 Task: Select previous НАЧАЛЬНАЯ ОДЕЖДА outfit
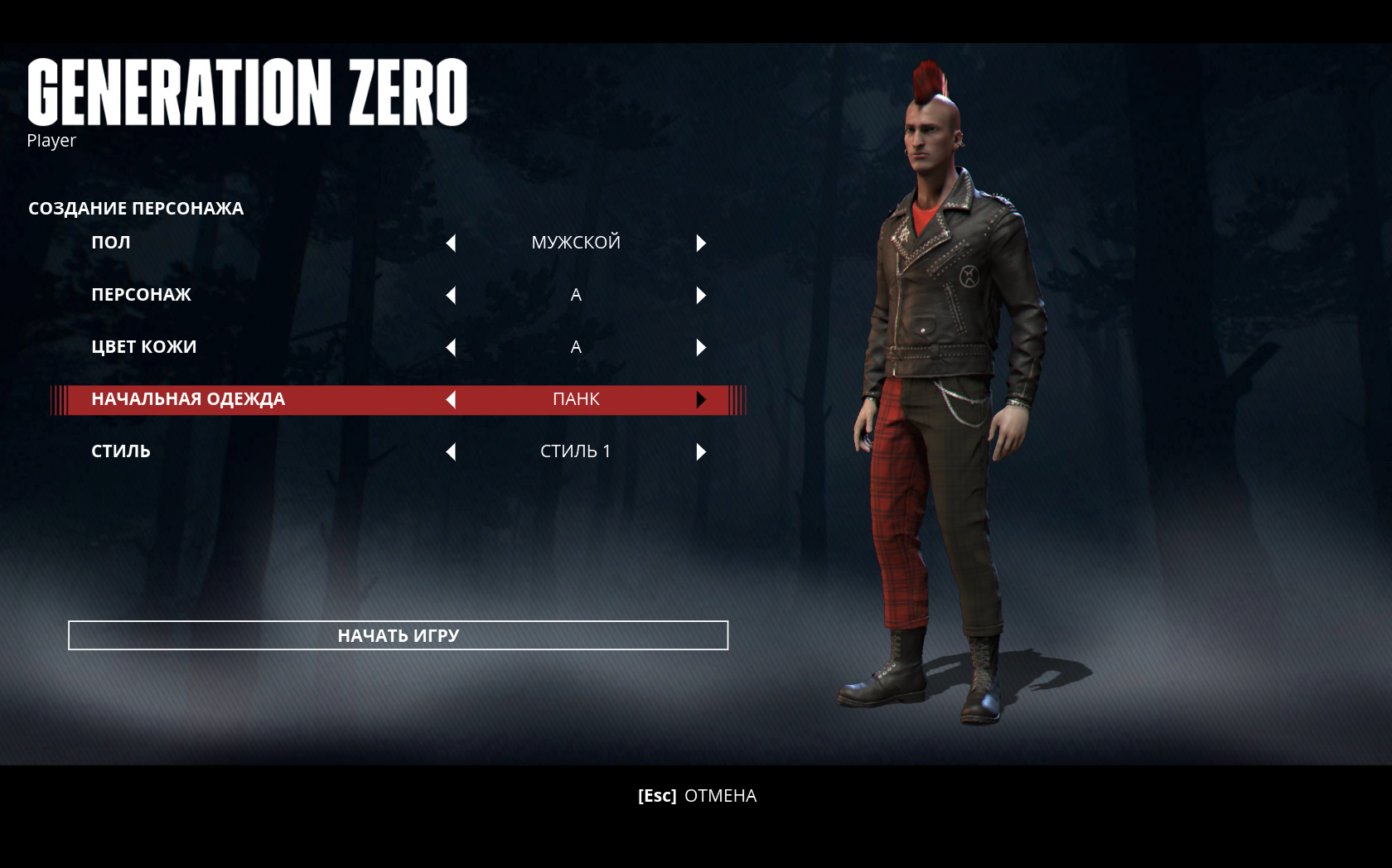(x=451, y=399)
